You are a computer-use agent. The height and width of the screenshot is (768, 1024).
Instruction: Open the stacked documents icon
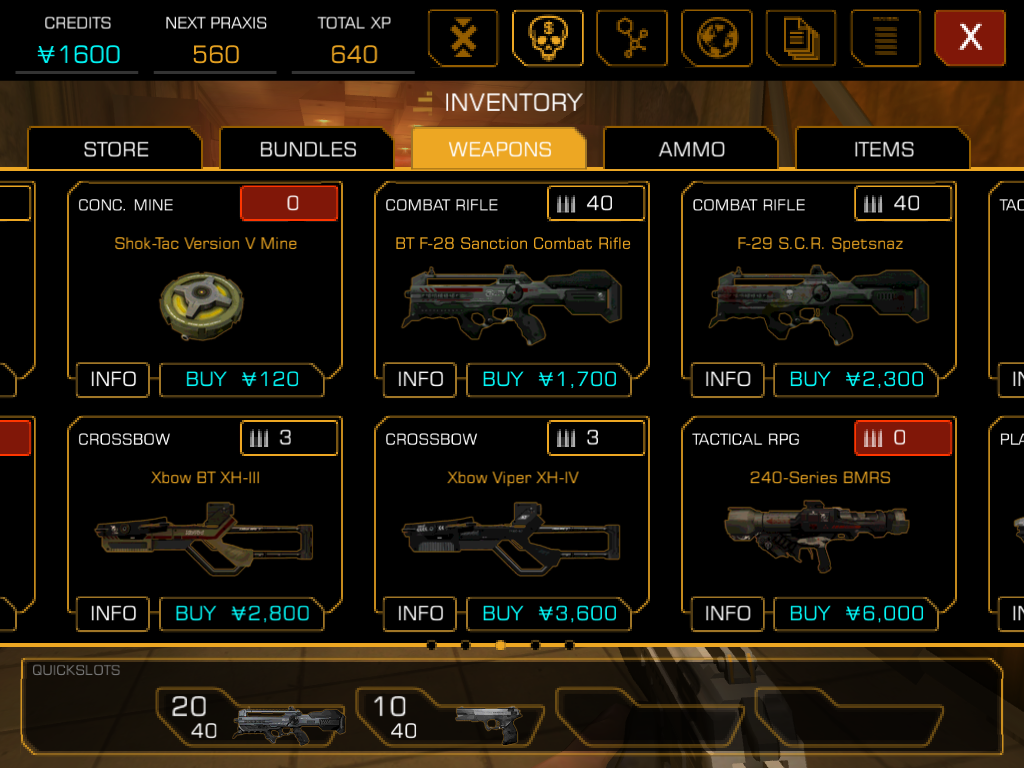coord(801,38)
